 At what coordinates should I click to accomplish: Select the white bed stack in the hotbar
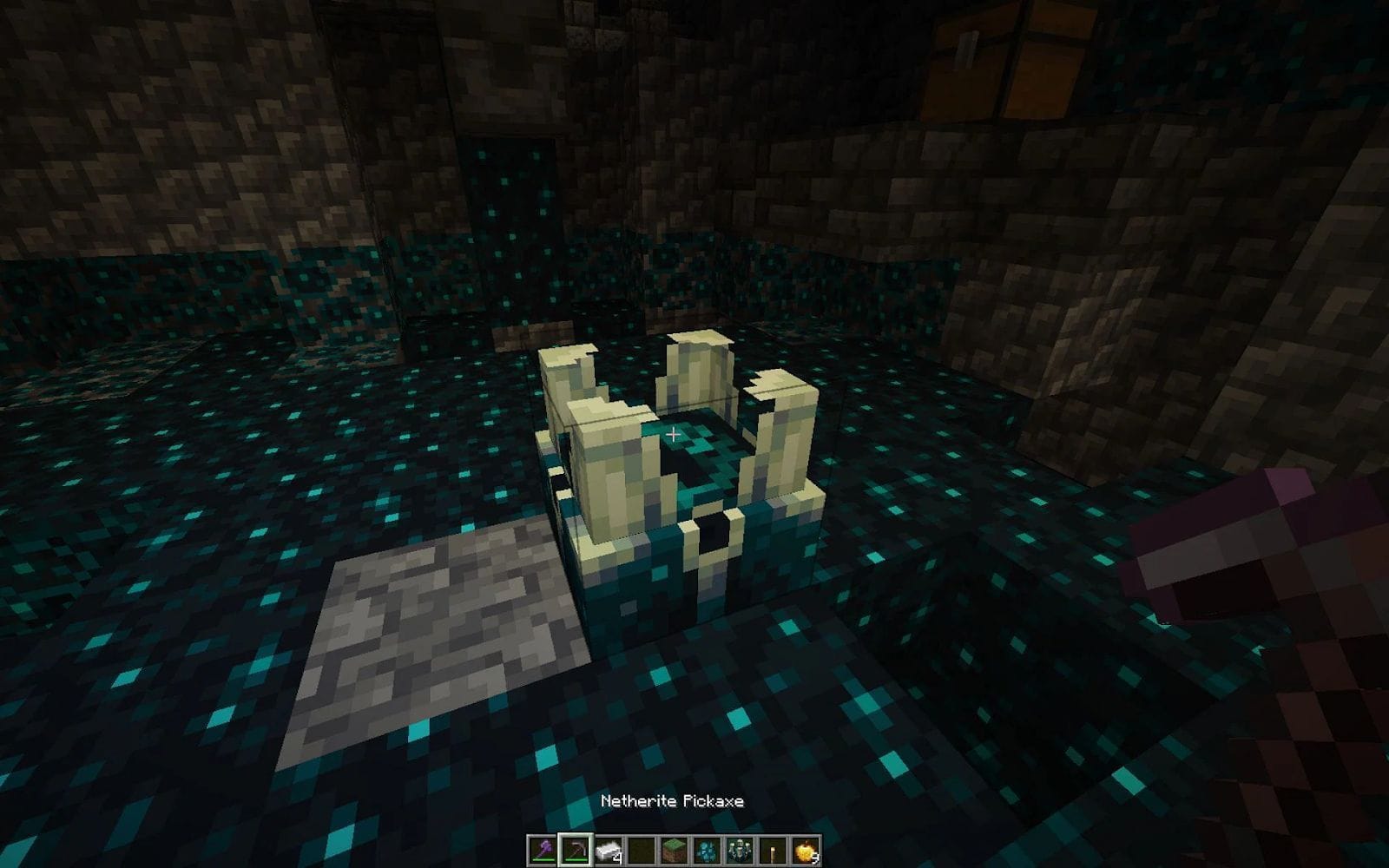608,849
